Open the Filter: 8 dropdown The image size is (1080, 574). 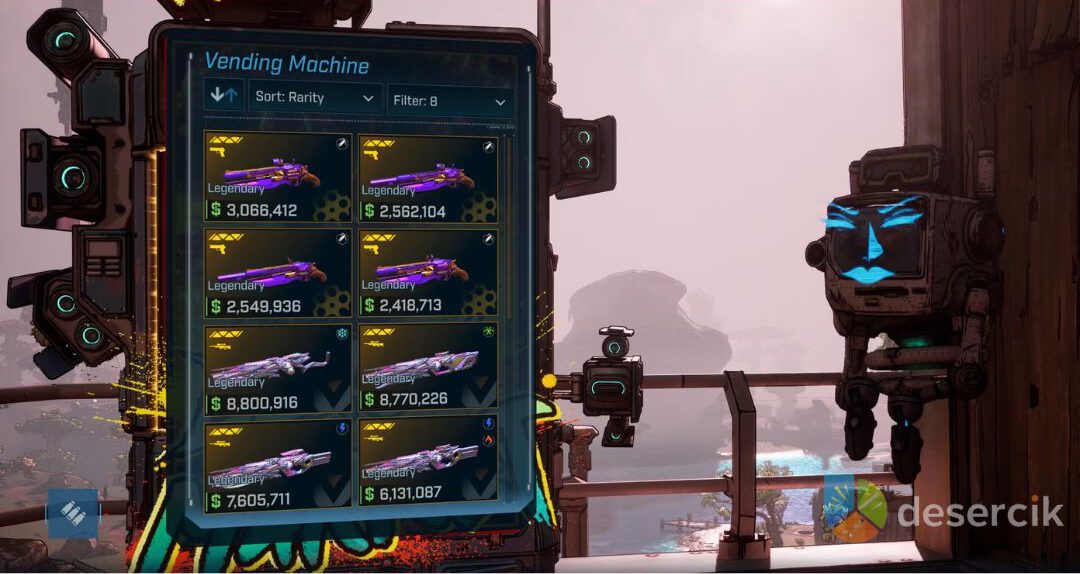pyautogui.click(x=450, y=101)
